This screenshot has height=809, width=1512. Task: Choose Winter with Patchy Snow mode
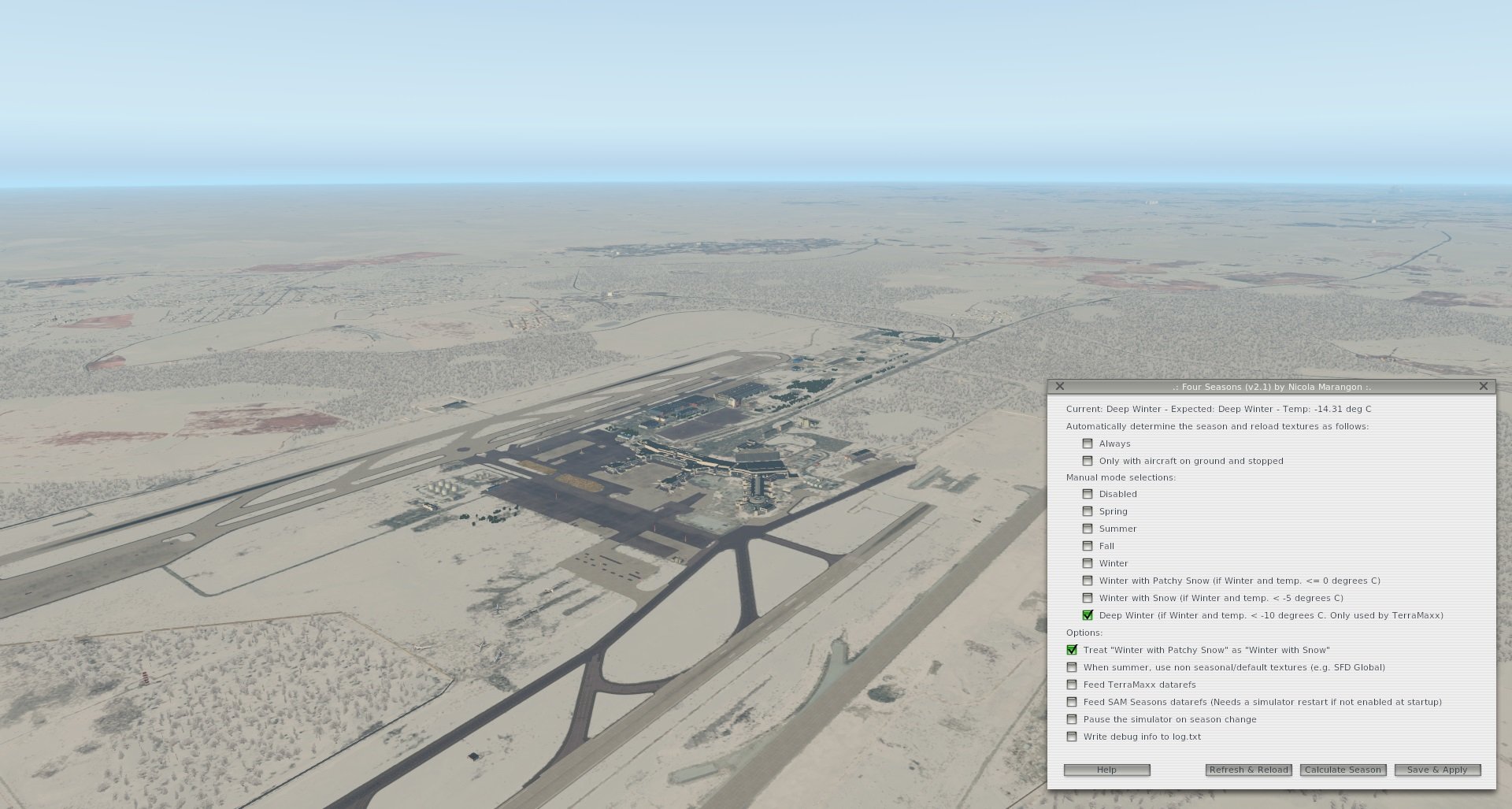[1088, 581]
